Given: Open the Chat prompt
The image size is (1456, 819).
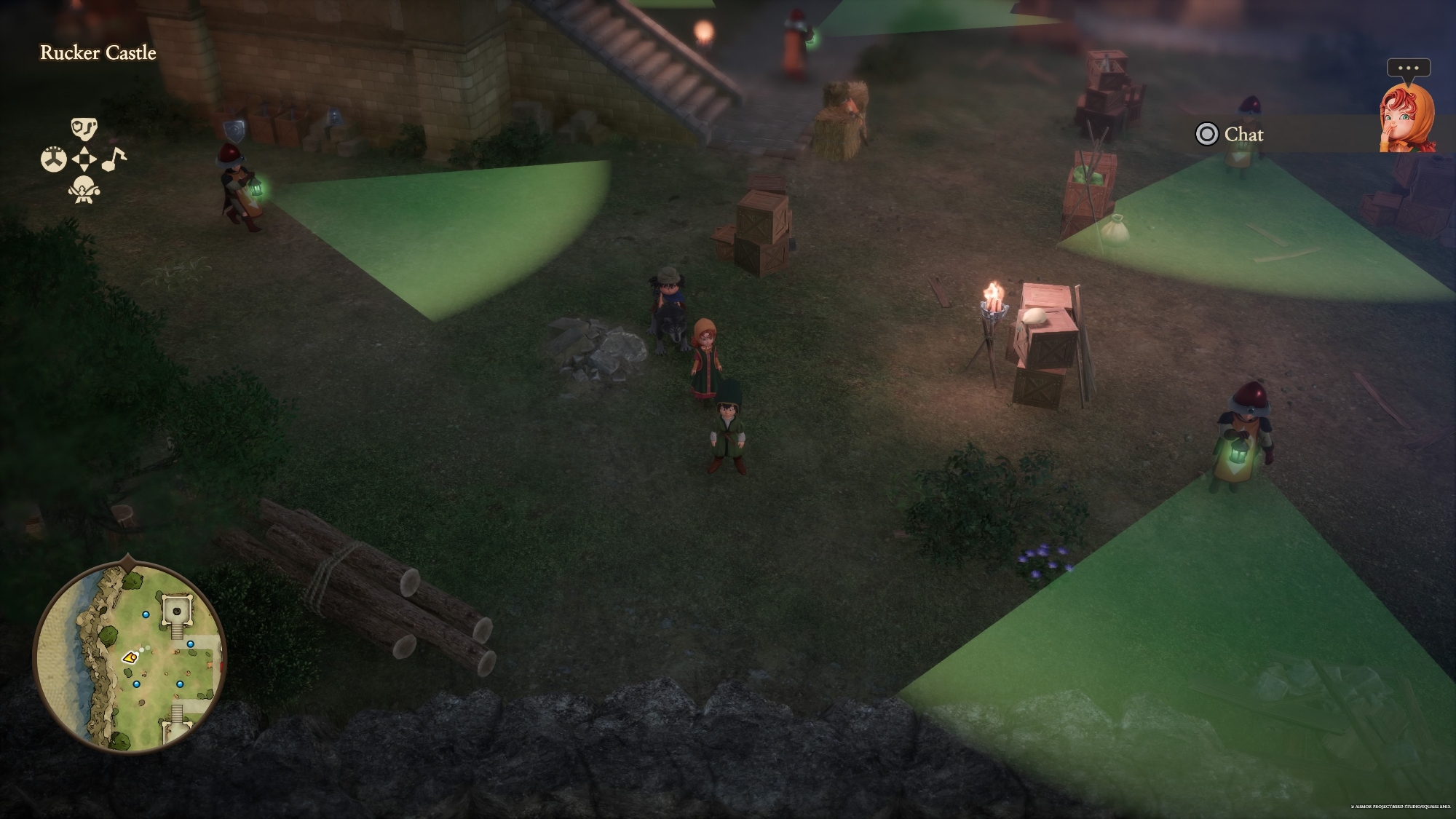Looking at the screenshot, I should pyautogui.click(x=1230, y=134).
